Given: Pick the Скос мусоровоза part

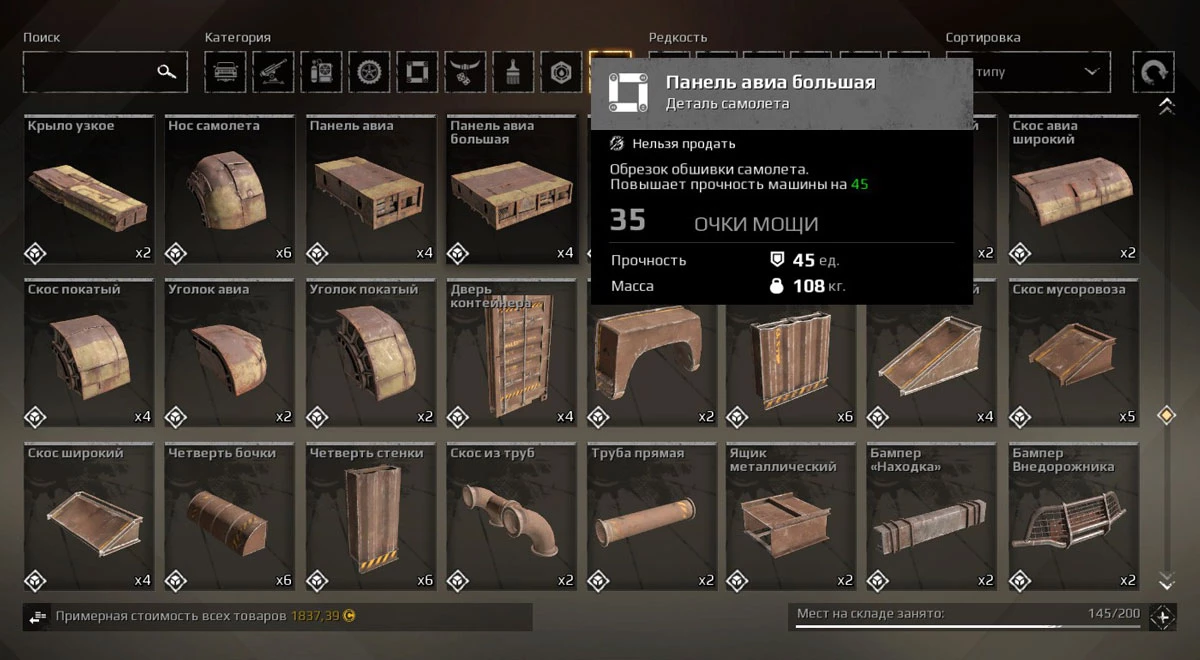Looking at the screenshot, I should pos(1073,354).
